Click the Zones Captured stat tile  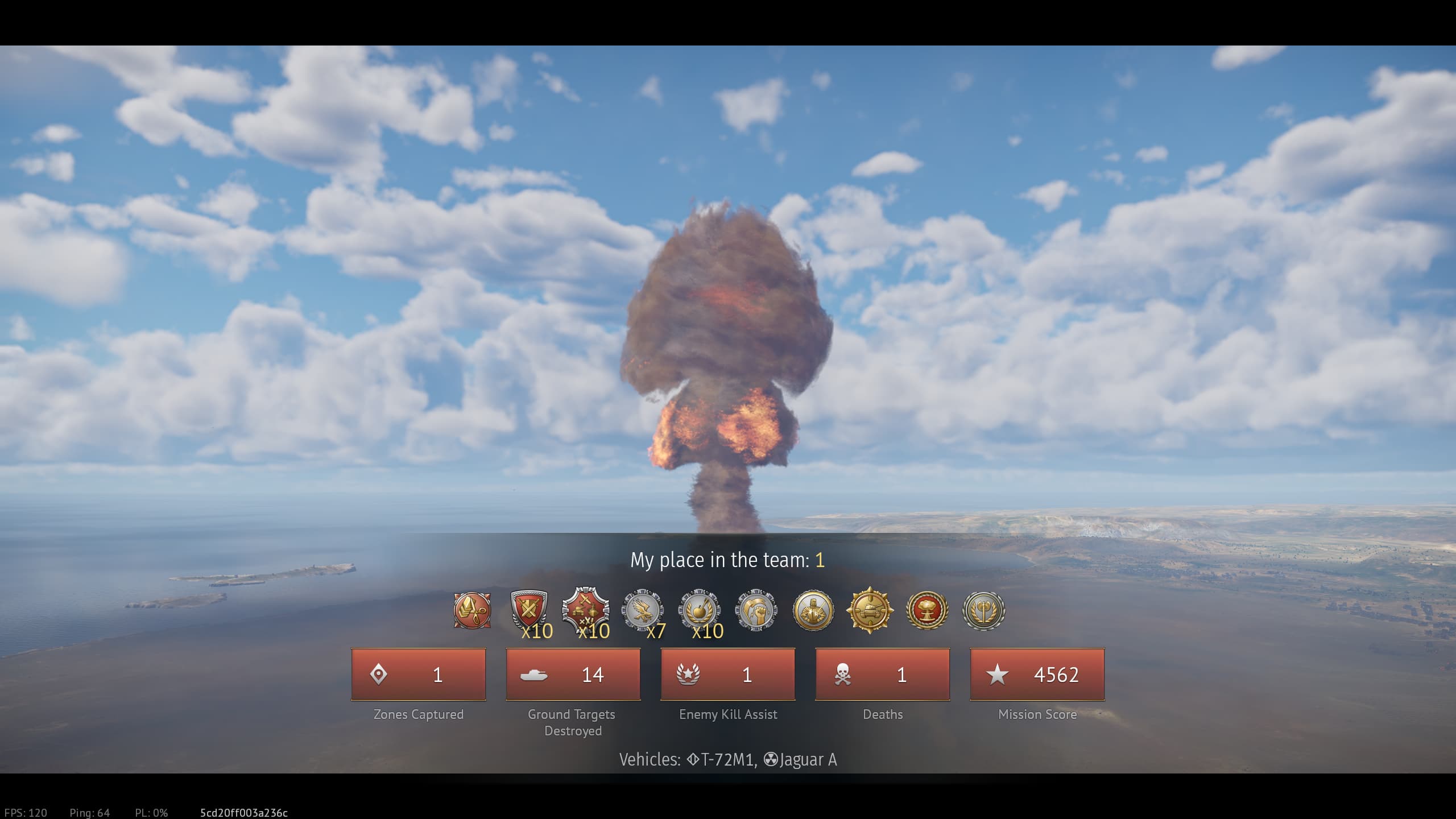[419, 675]
